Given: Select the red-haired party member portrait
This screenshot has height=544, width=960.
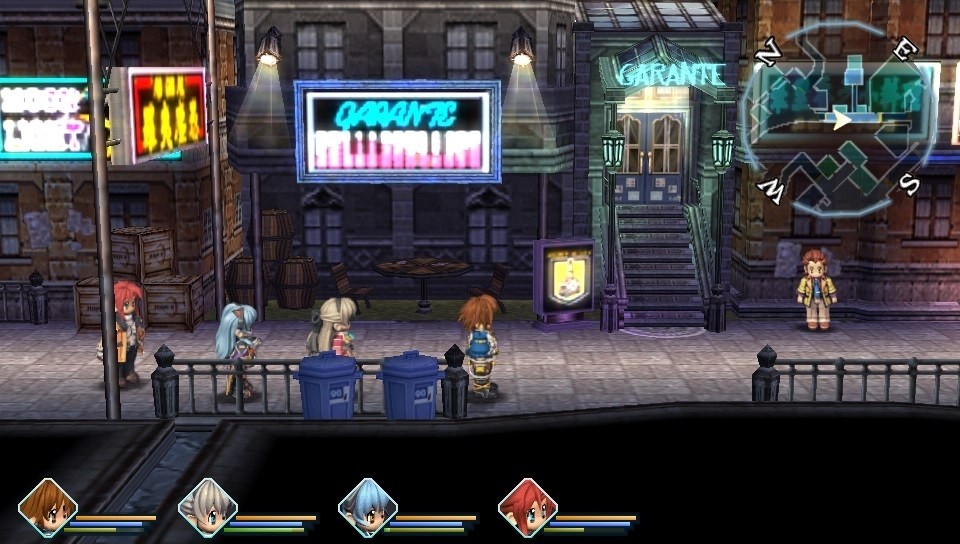Looking at the screenshot, I should click(x=527, y=508).
